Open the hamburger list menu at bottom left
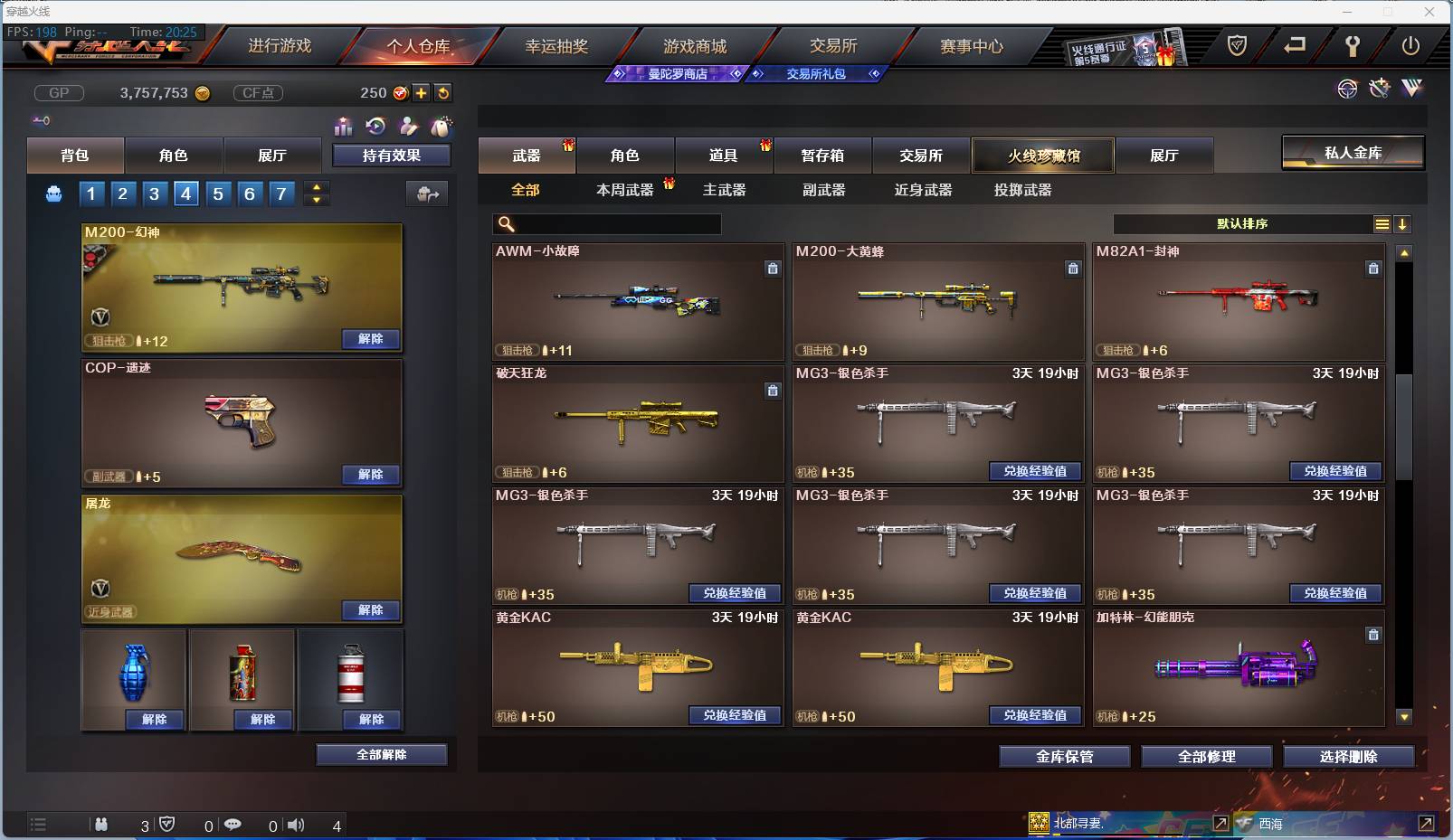The height and width of the screenshot is (840, 1453). 38,825
